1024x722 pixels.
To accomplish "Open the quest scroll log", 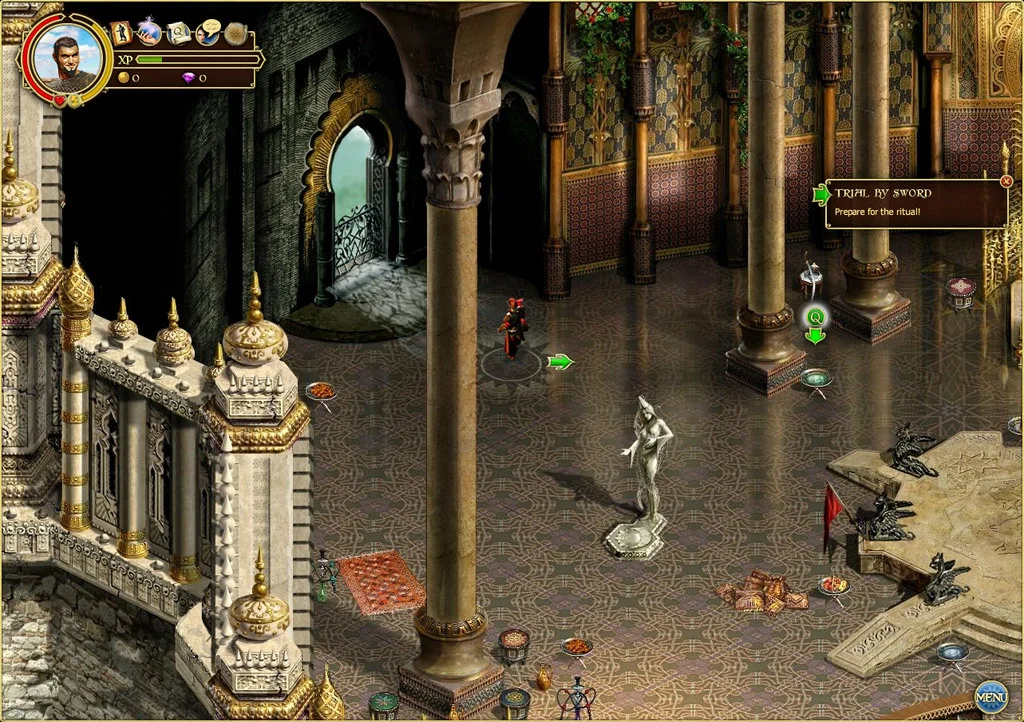I will pyautogui.click(x=179, y=33).
